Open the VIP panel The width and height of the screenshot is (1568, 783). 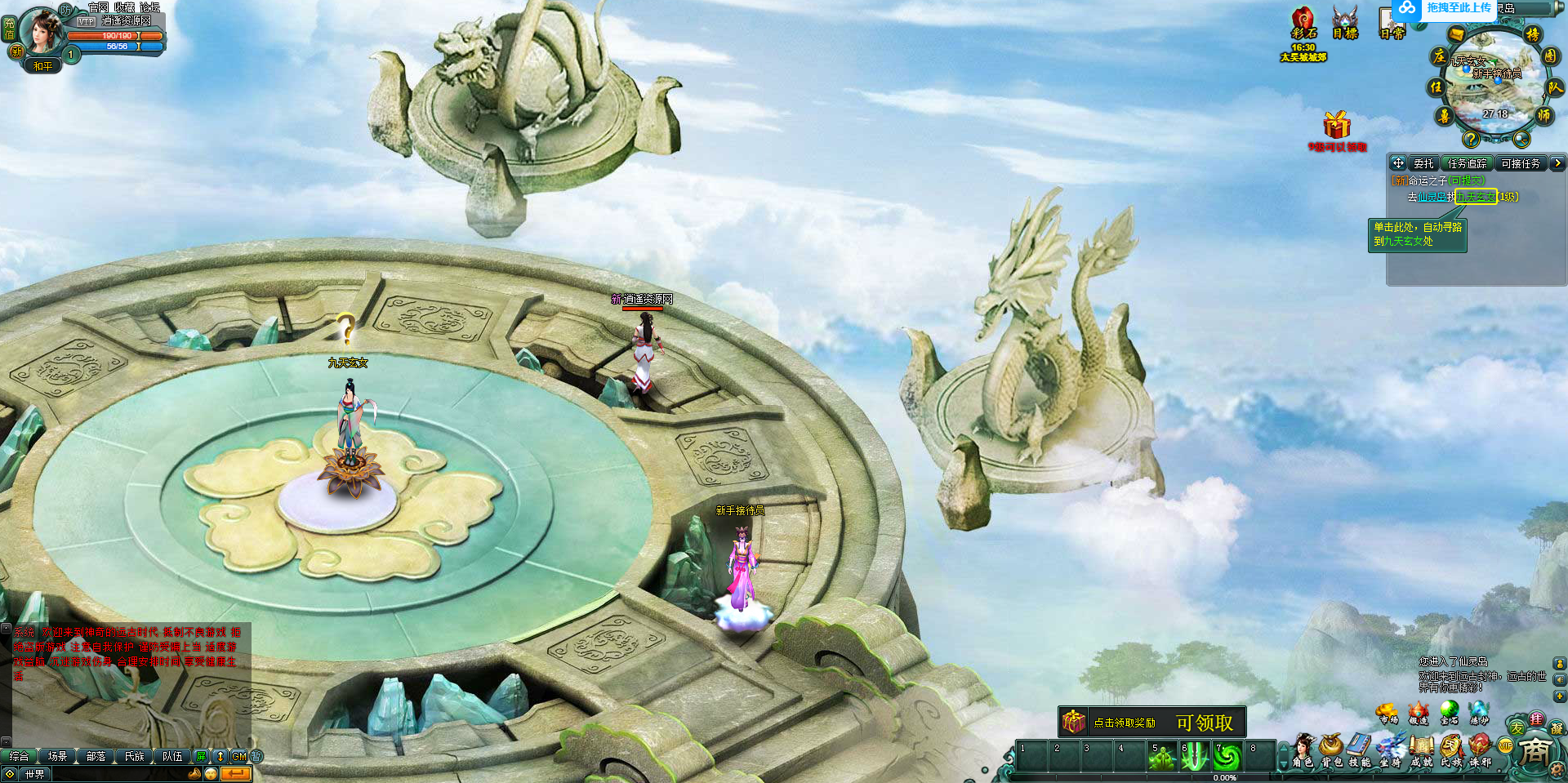tap(1505, 745)
